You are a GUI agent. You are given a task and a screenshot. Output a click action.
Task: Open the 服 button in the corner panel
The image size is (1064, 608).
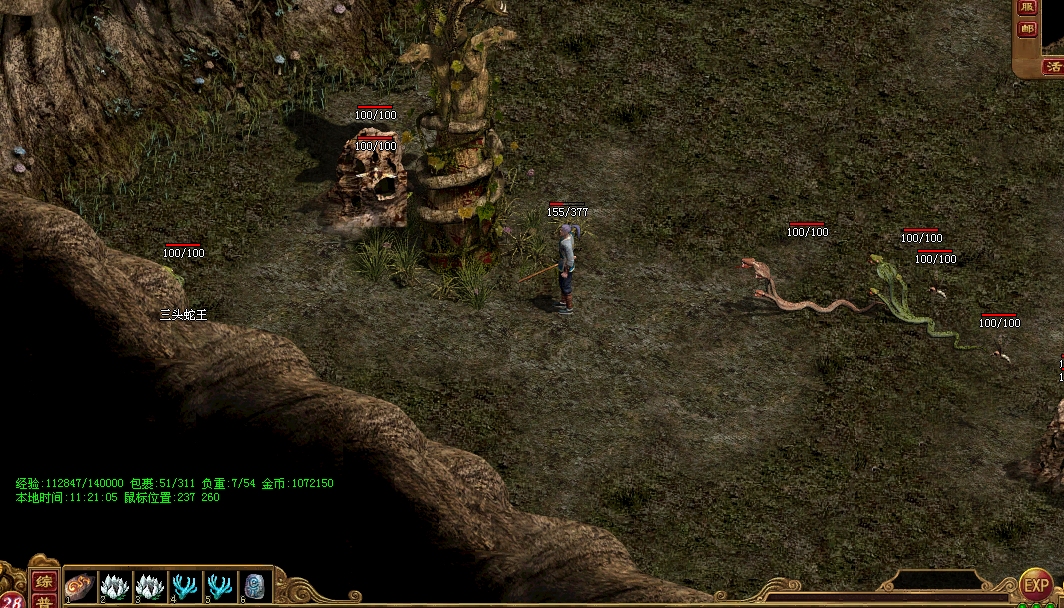tap(1027, 7)
